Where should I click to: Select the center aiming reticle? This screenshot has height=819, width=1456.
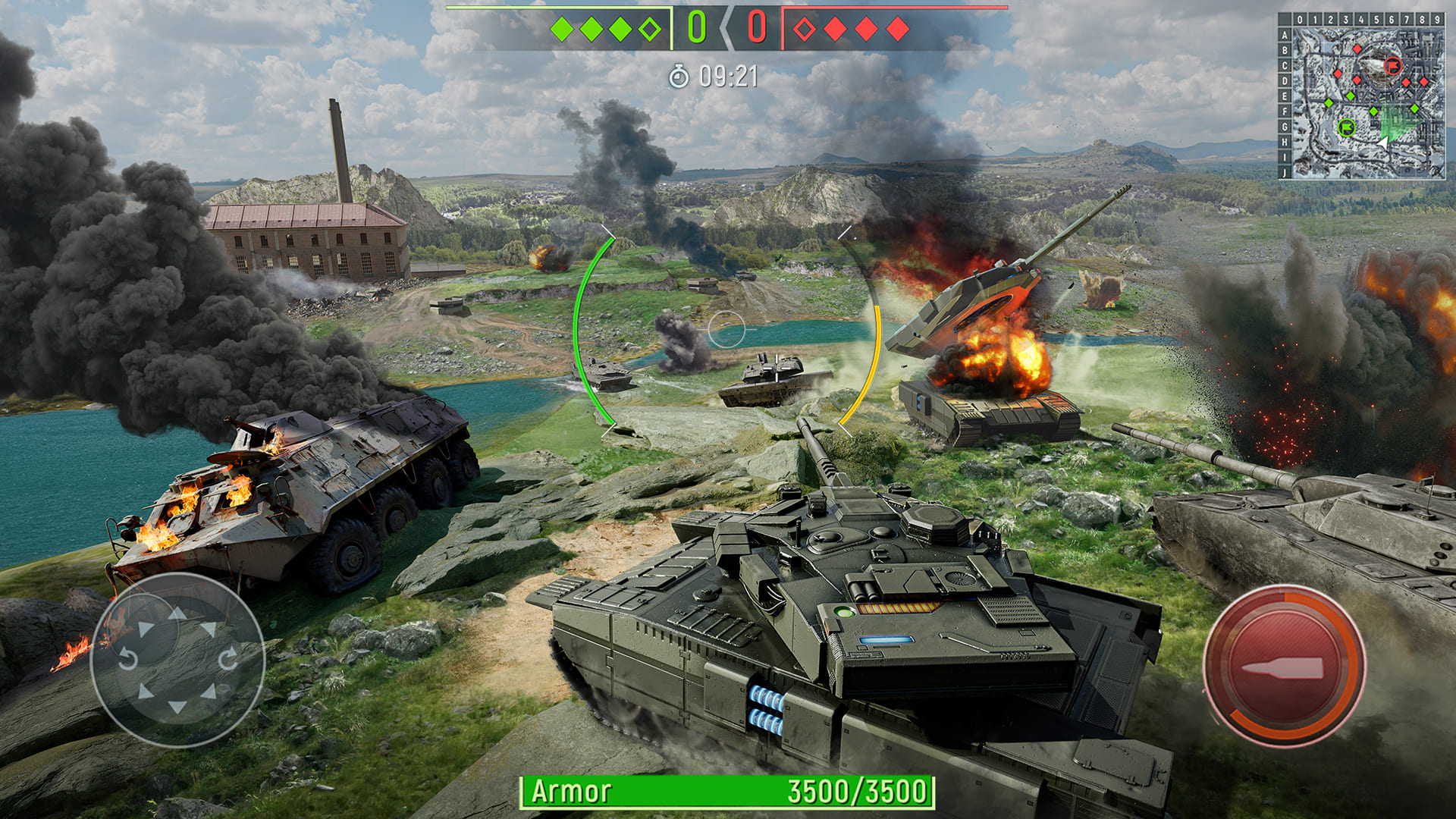point(727,329)
